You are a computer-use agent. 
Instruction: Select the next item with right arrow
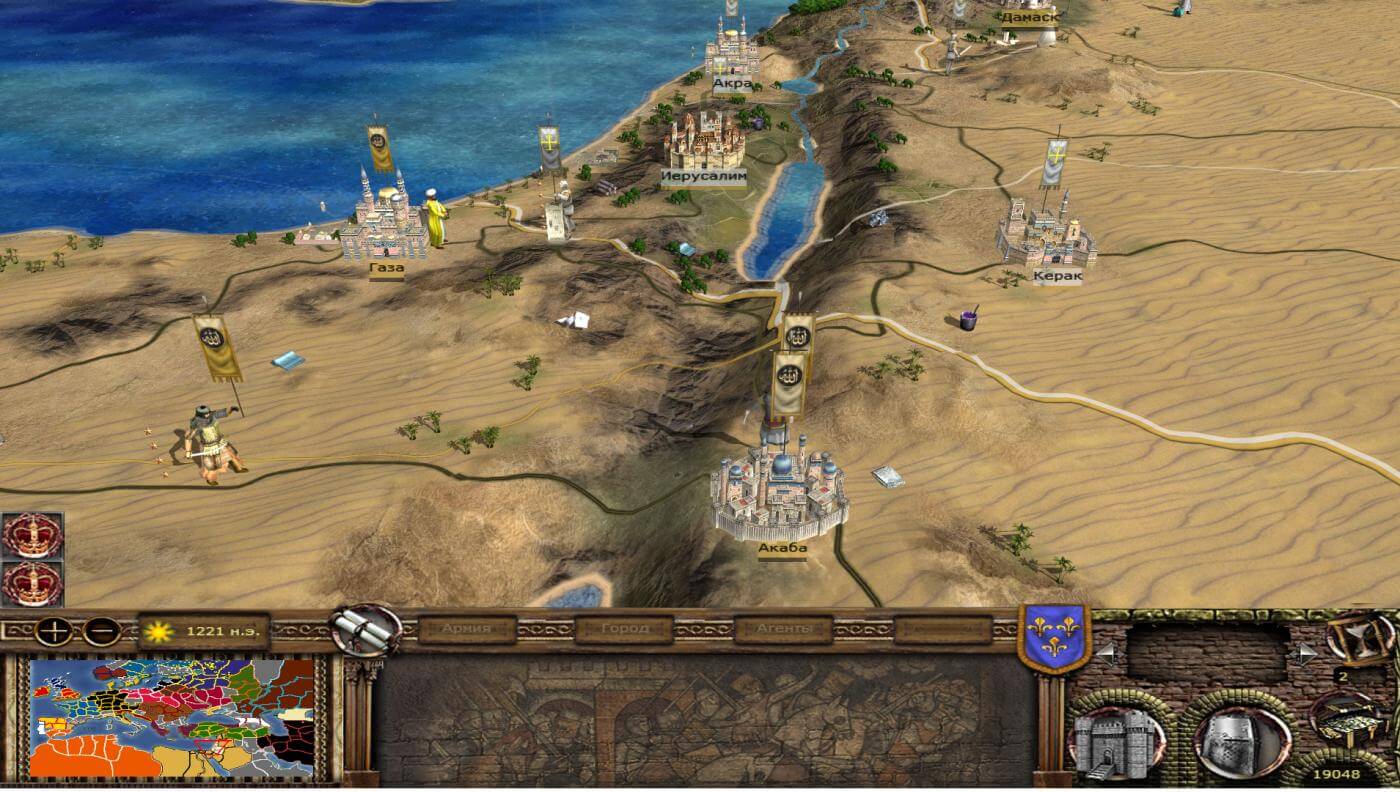coord(1306,654)
